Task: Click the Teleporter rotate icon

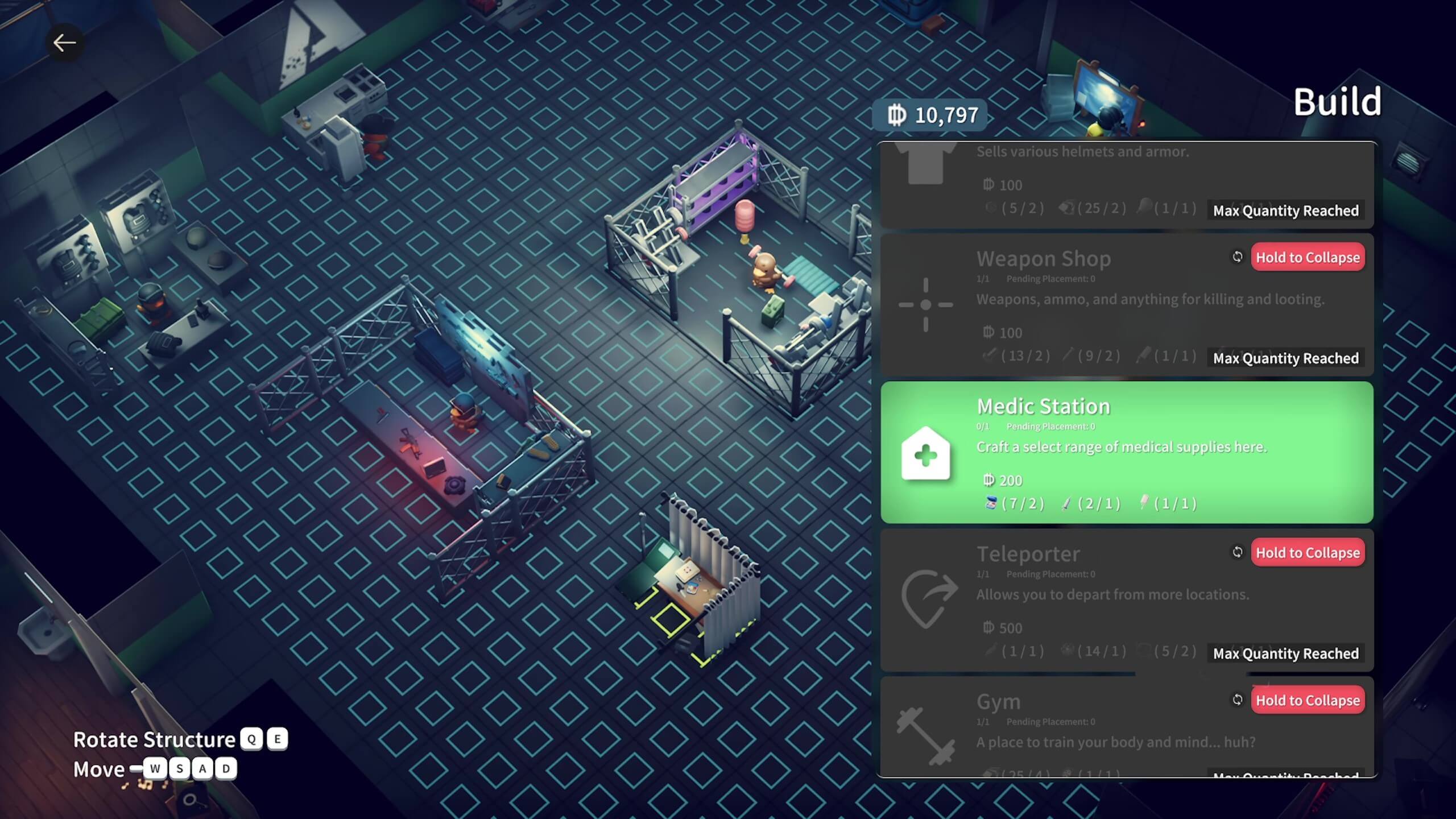Action: click(x=1237, y=552)
